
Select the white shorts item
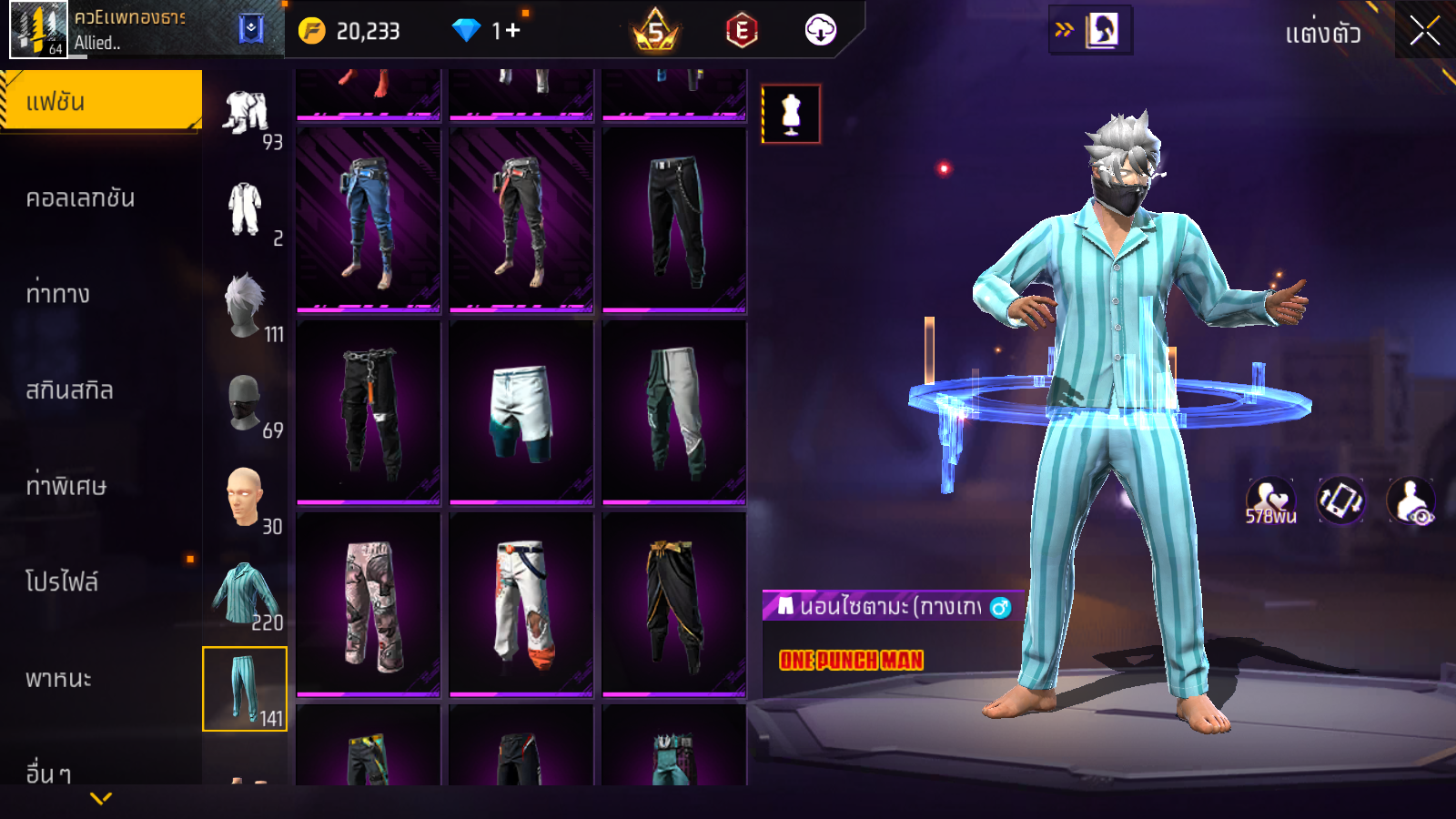521,411
